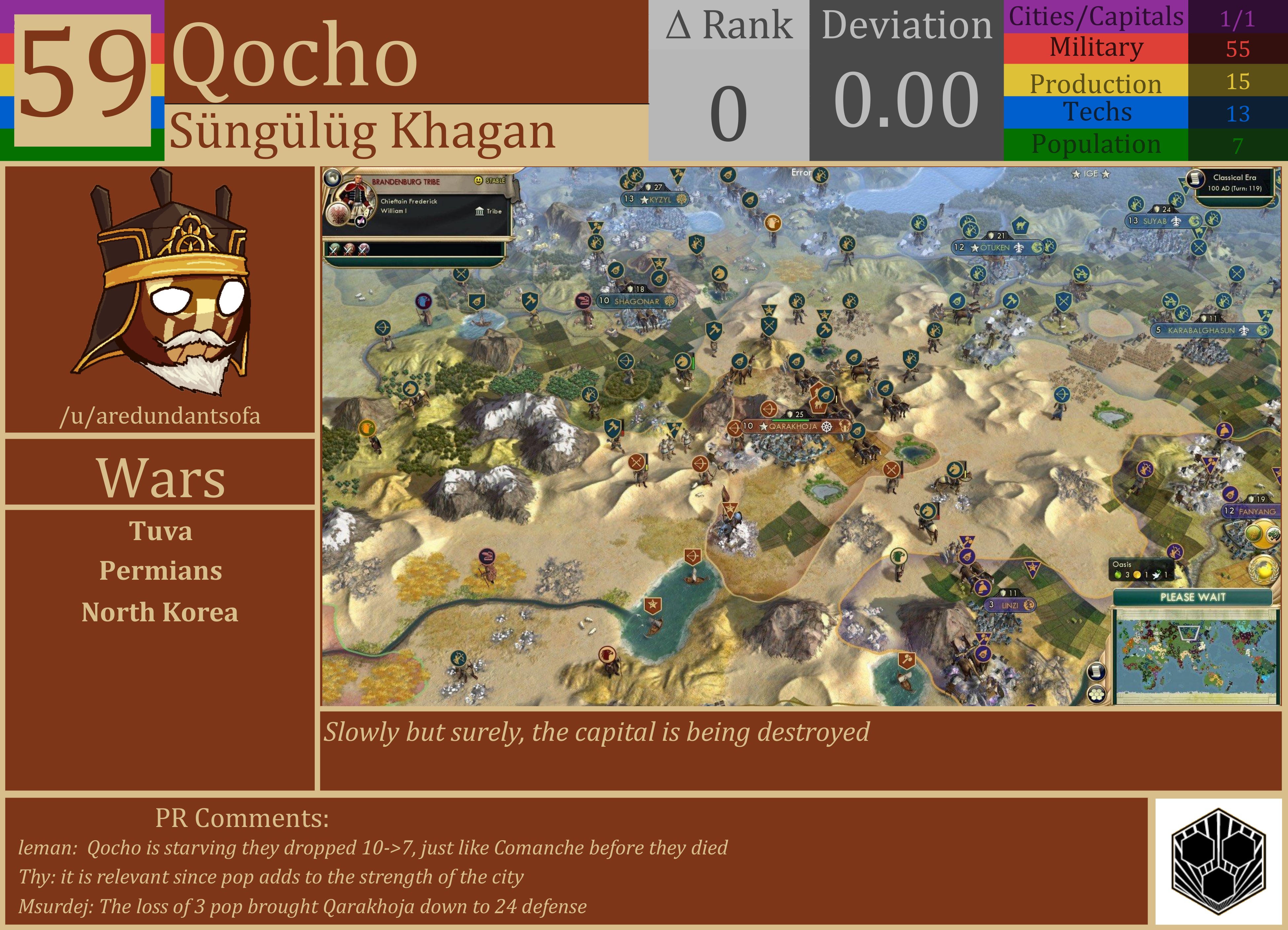The image size is (1288, 930).
Task: Toggle the Stable smiley status indicator
Action: tap(478, 181)
